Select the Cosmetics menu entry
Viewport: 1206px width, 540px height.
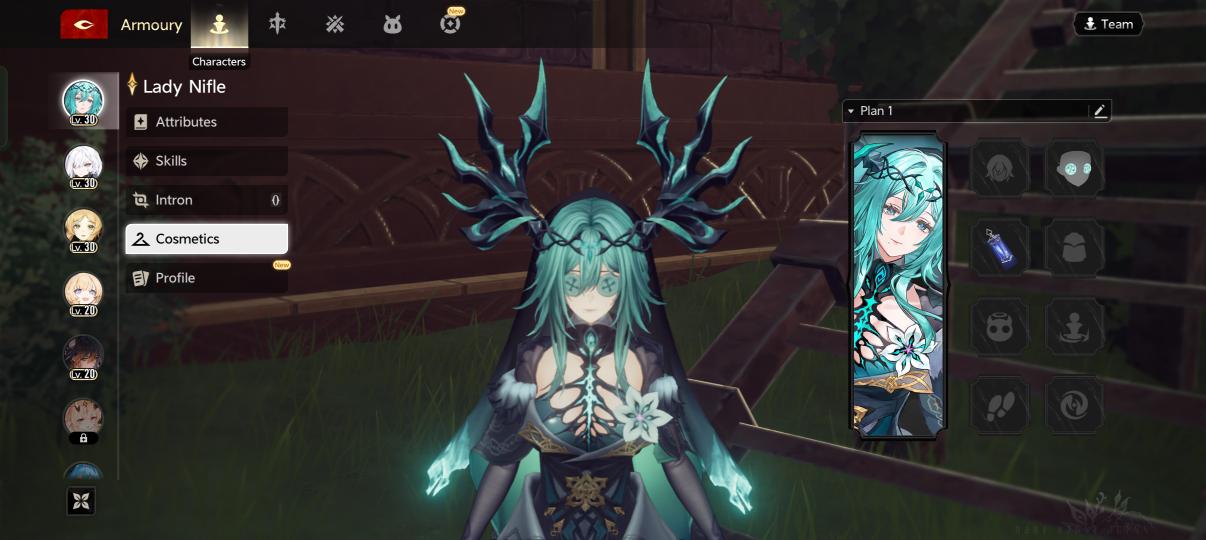[206, 239]
